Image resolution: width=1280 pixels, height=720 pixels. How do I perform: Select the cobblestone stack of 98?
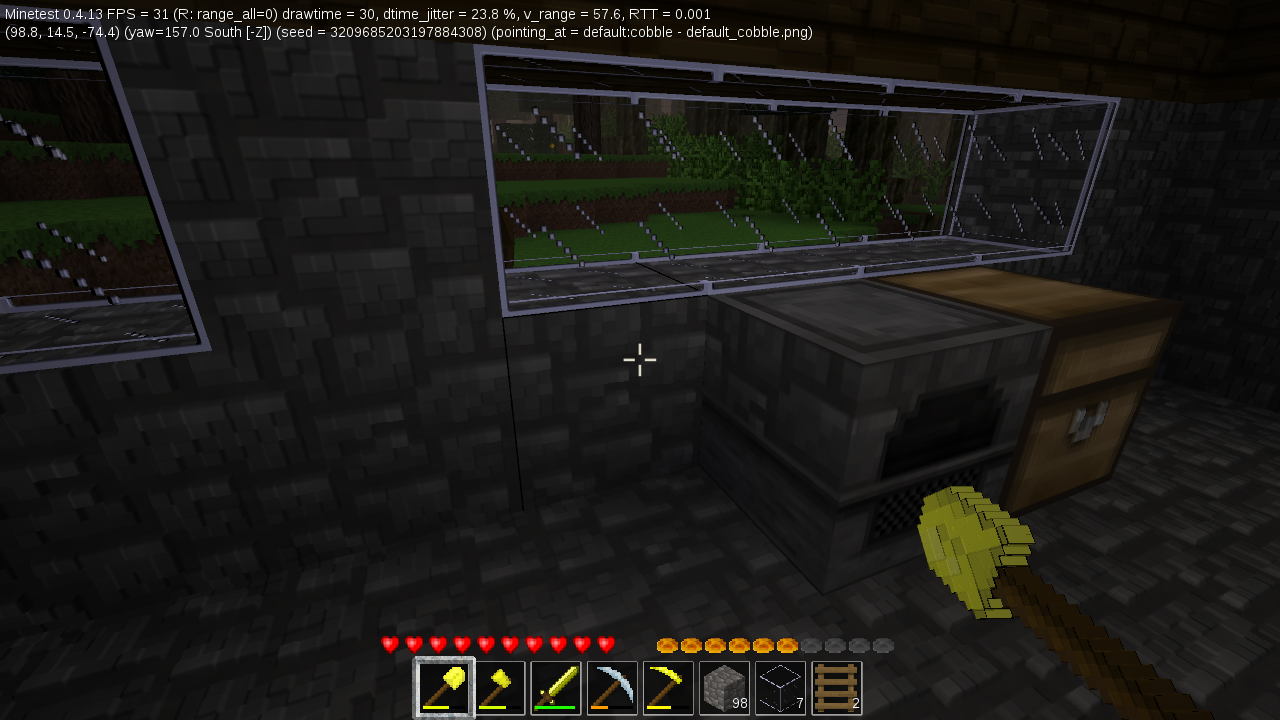[x=724, y=686]
